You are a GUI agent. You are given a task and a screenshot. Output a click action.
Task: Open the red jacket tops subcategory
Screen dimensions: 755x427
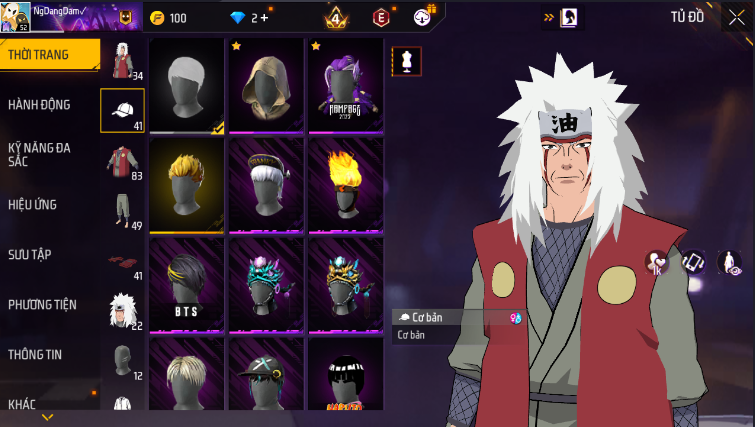click(x=122, y=160)
